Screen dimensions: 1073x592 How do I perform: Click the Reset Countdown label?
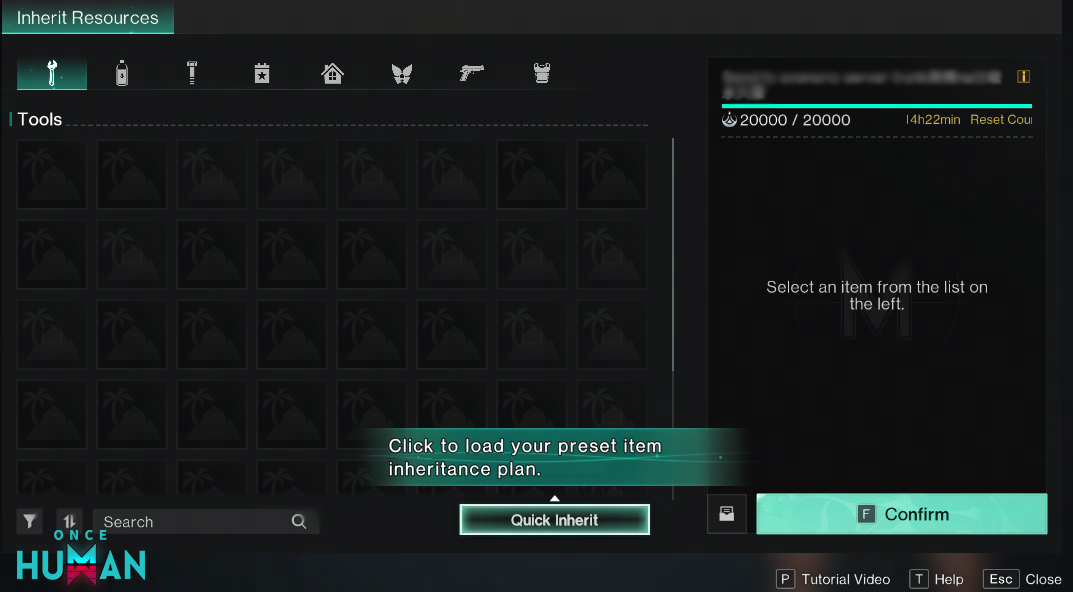pyautogui.click(x=1000, y=120)
